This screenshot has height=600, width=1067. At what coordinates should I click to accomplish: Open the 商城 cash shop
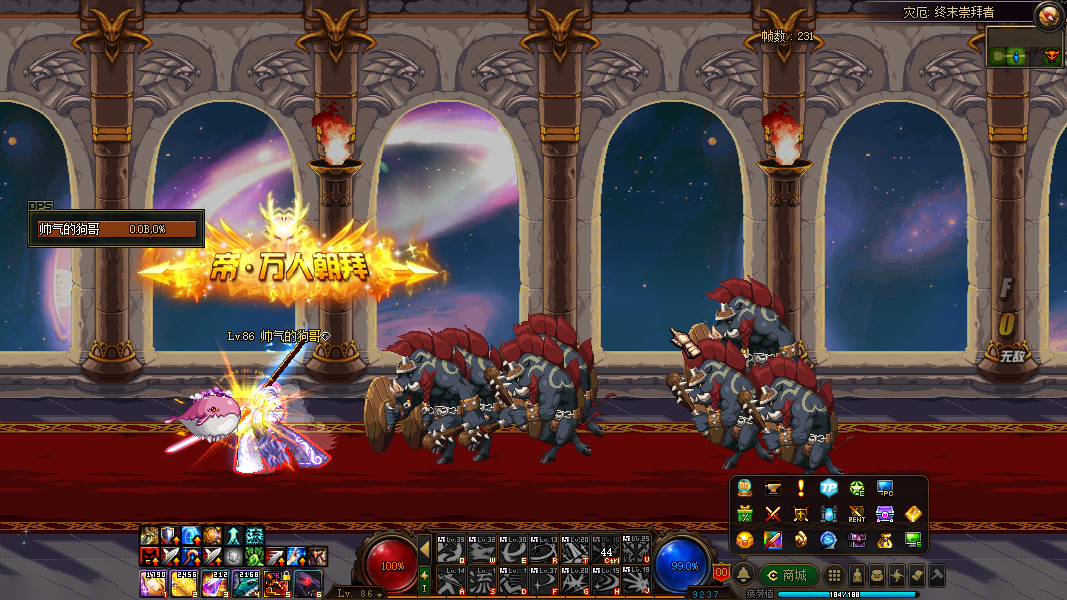coord(789,575)
